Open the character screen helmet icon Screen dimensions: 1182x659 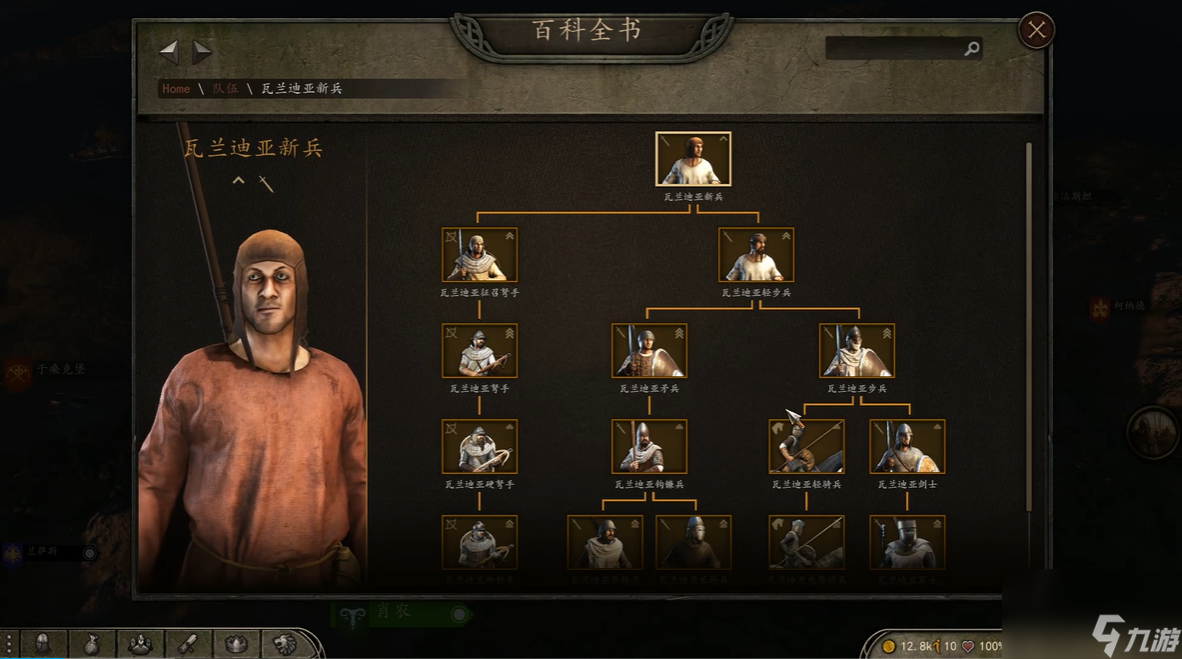click(x=43, y=644)
